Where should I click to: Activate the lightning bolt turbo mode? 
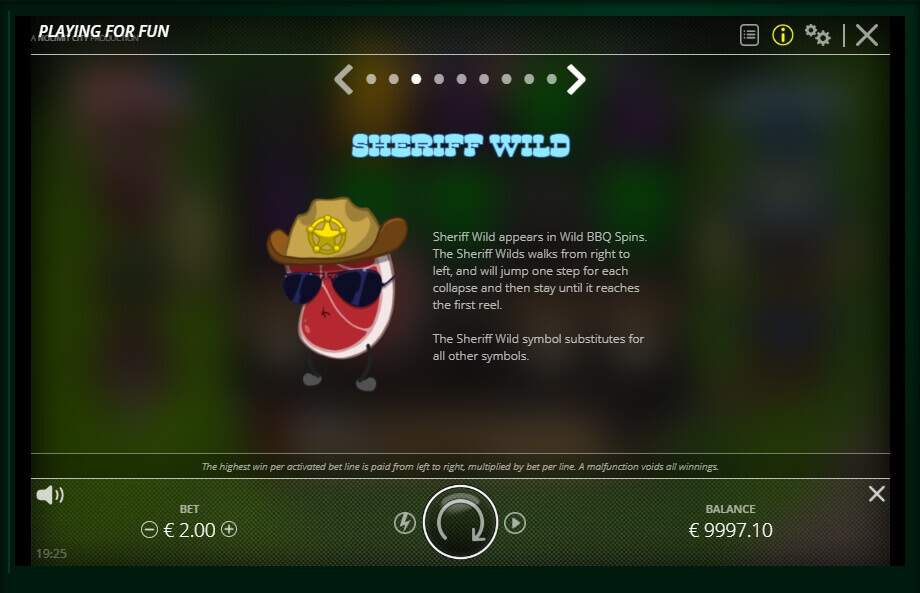coord(405,523)
